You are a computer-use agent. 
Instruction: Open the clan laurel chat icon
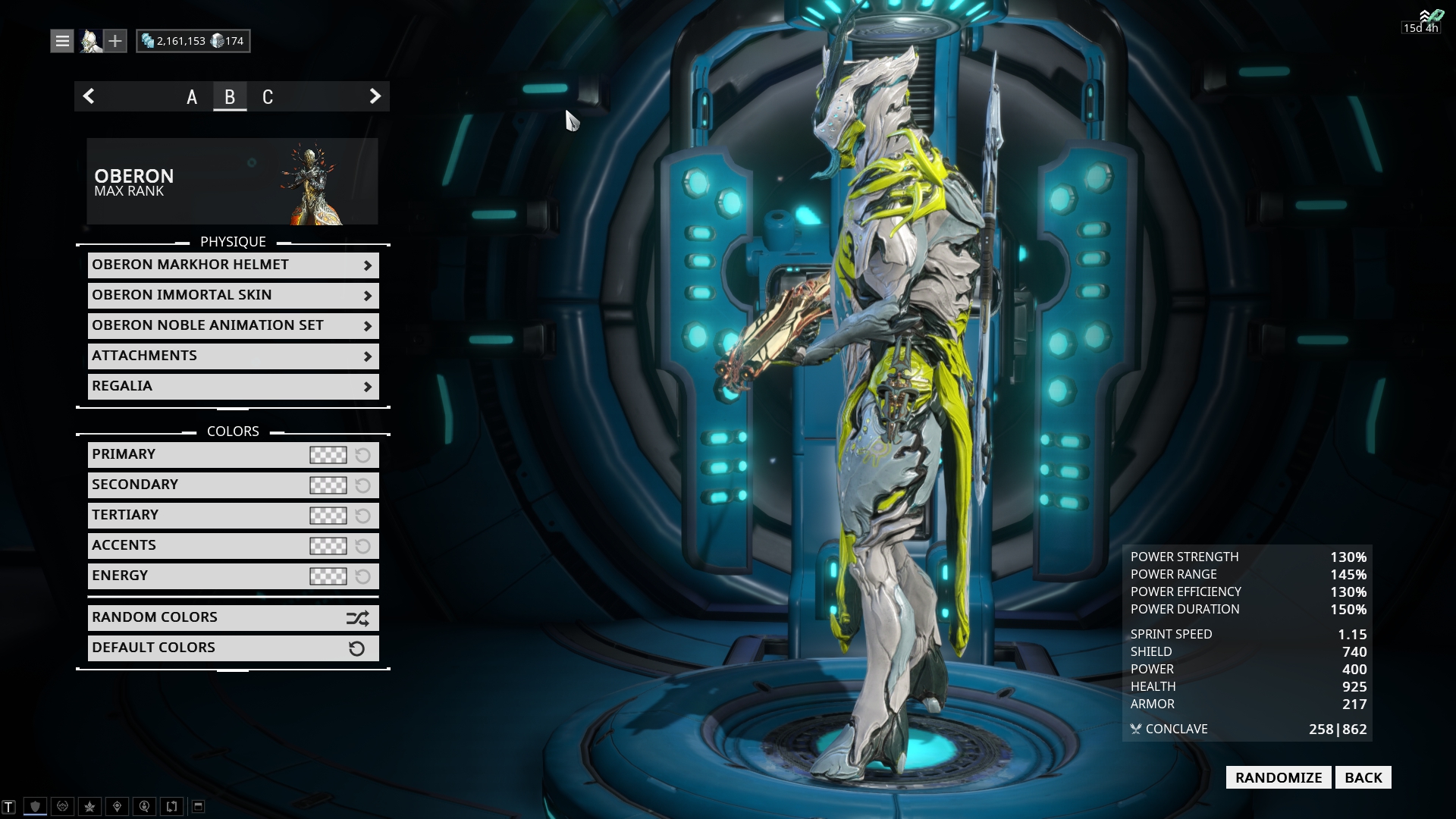[62, 806]
